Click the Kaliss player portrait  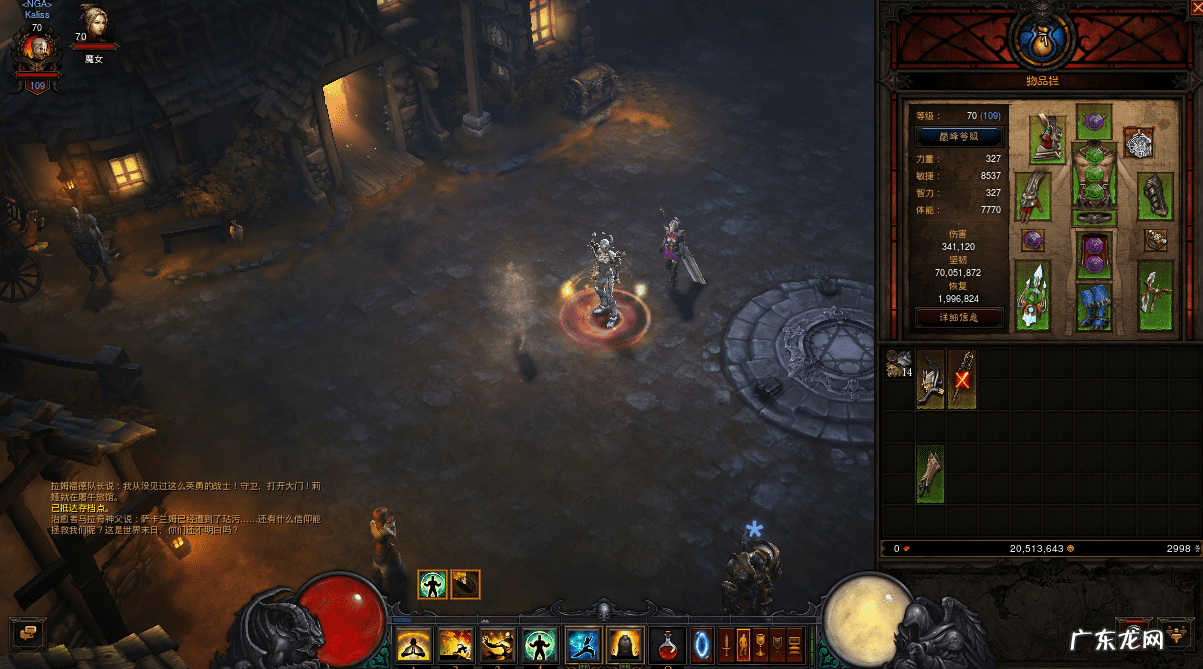click(x=35, y=52)
